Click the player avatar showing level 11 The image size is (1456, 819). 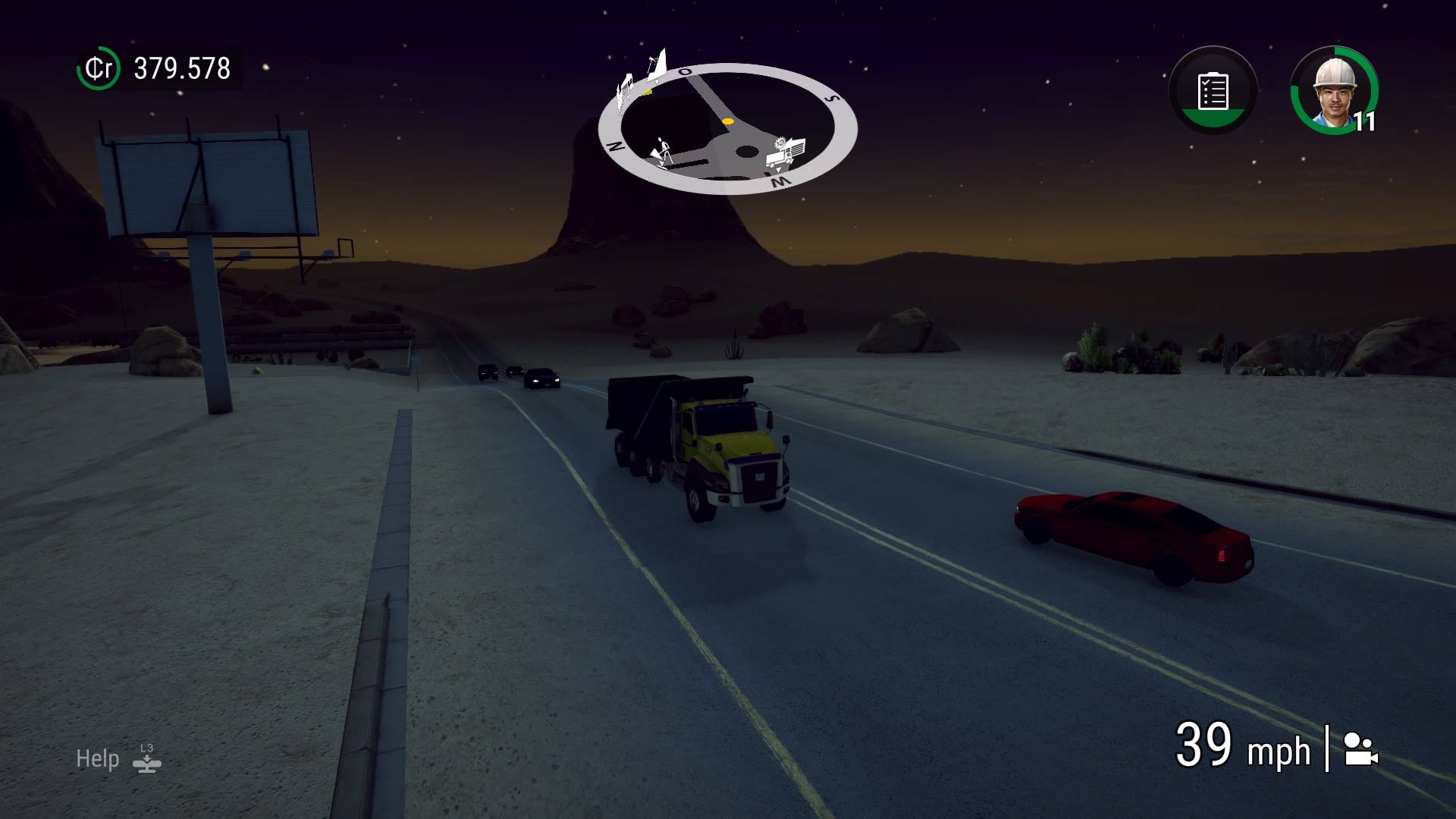tap(1336, 93)
